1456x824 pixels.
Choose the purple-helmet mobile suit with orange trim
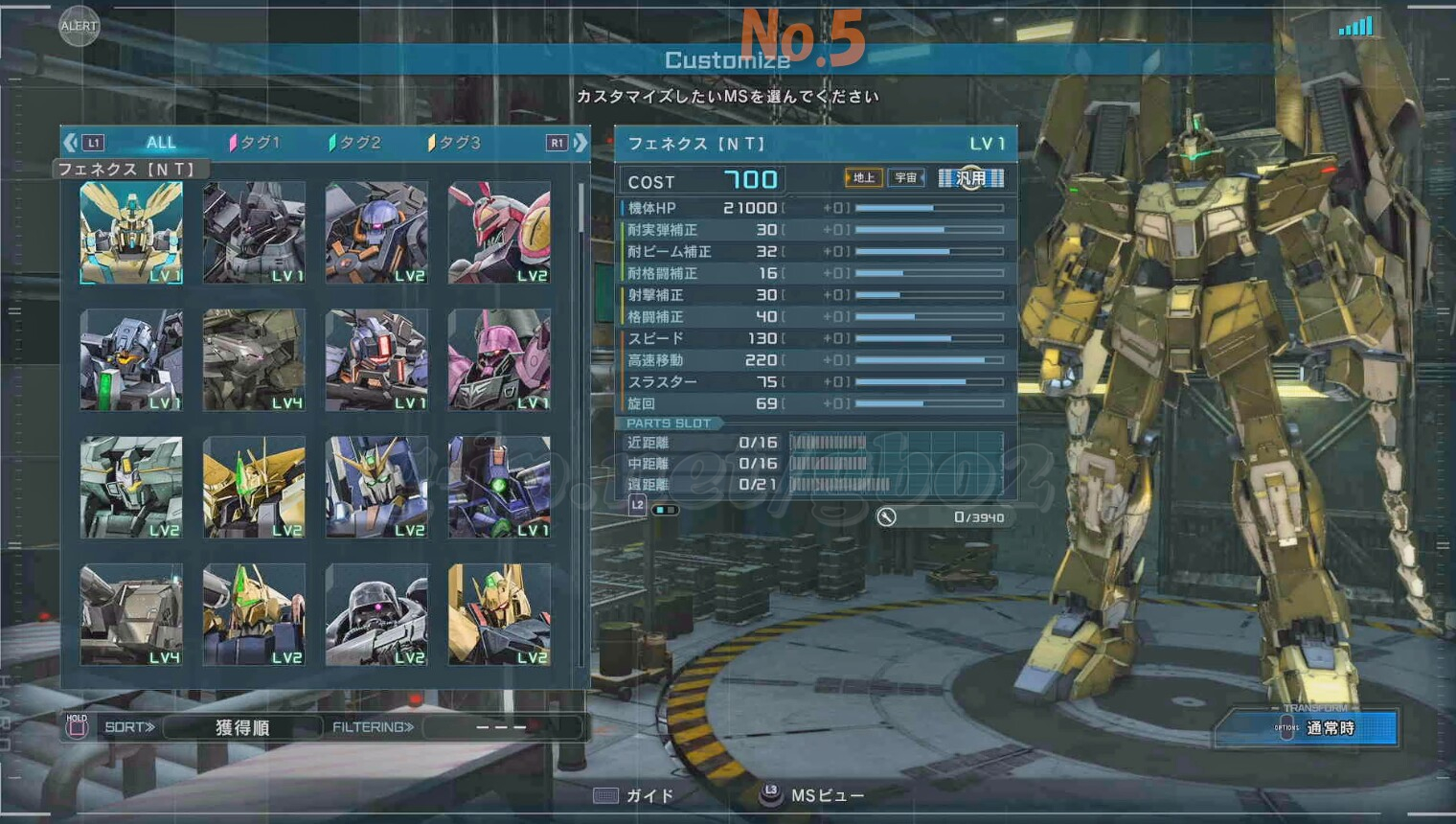tap(376, 233)
